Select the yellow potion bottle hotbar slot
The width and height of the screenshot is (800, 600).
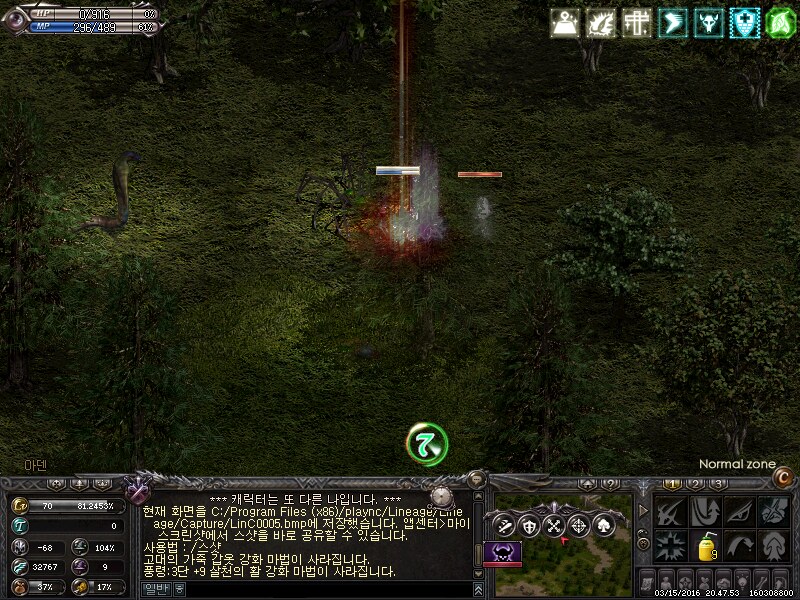pos(706,548)
